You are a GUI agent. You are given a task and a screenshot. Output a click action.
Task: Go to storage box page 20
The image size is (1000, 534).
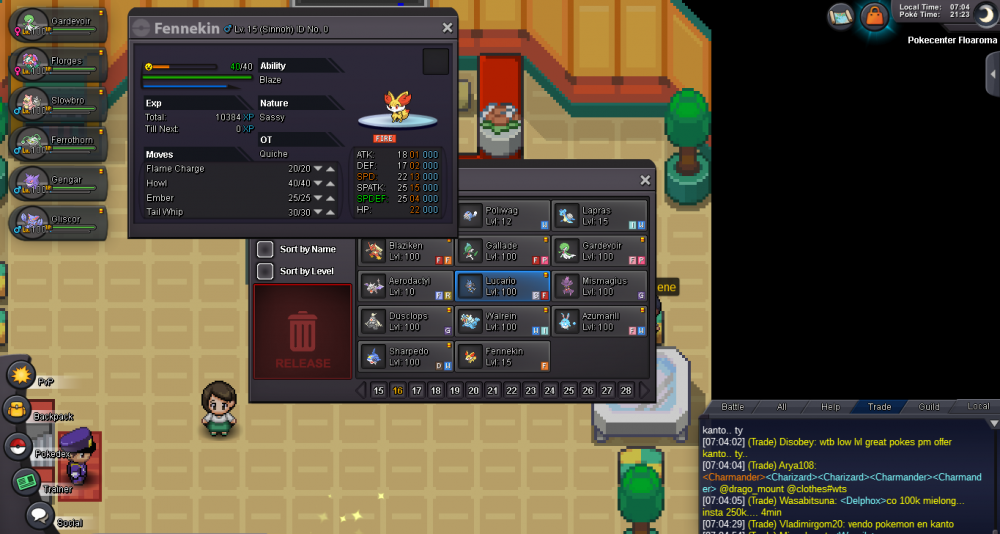pyautogui.click(x=474, y=390)
